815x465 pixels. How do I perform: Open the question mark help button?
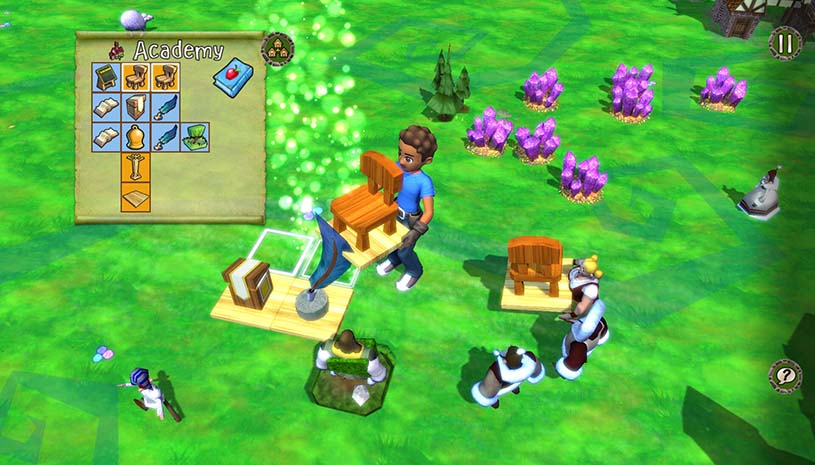coord(785,376)
